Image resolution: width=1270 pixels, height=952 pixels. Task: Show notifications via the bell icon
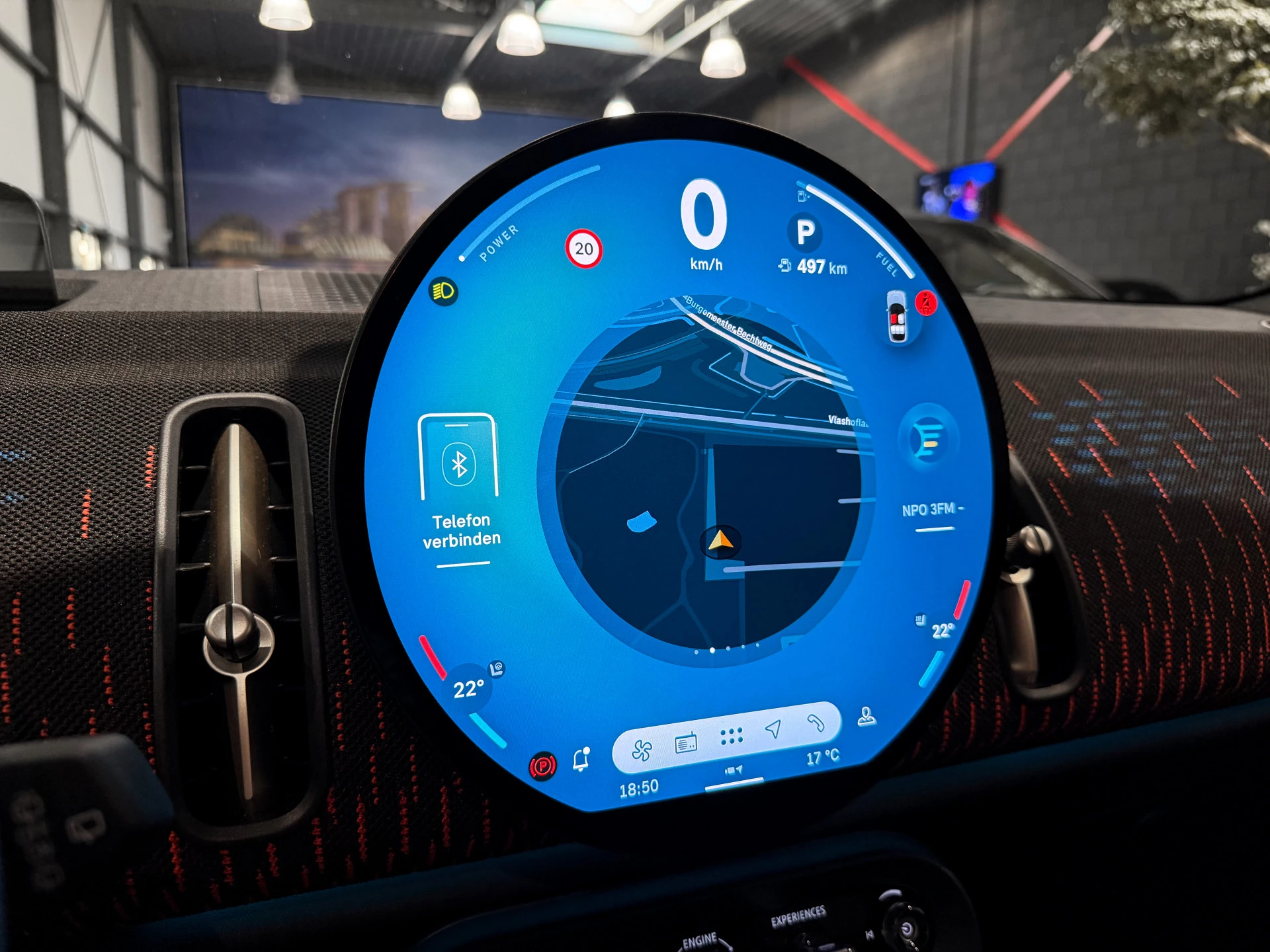581,760
